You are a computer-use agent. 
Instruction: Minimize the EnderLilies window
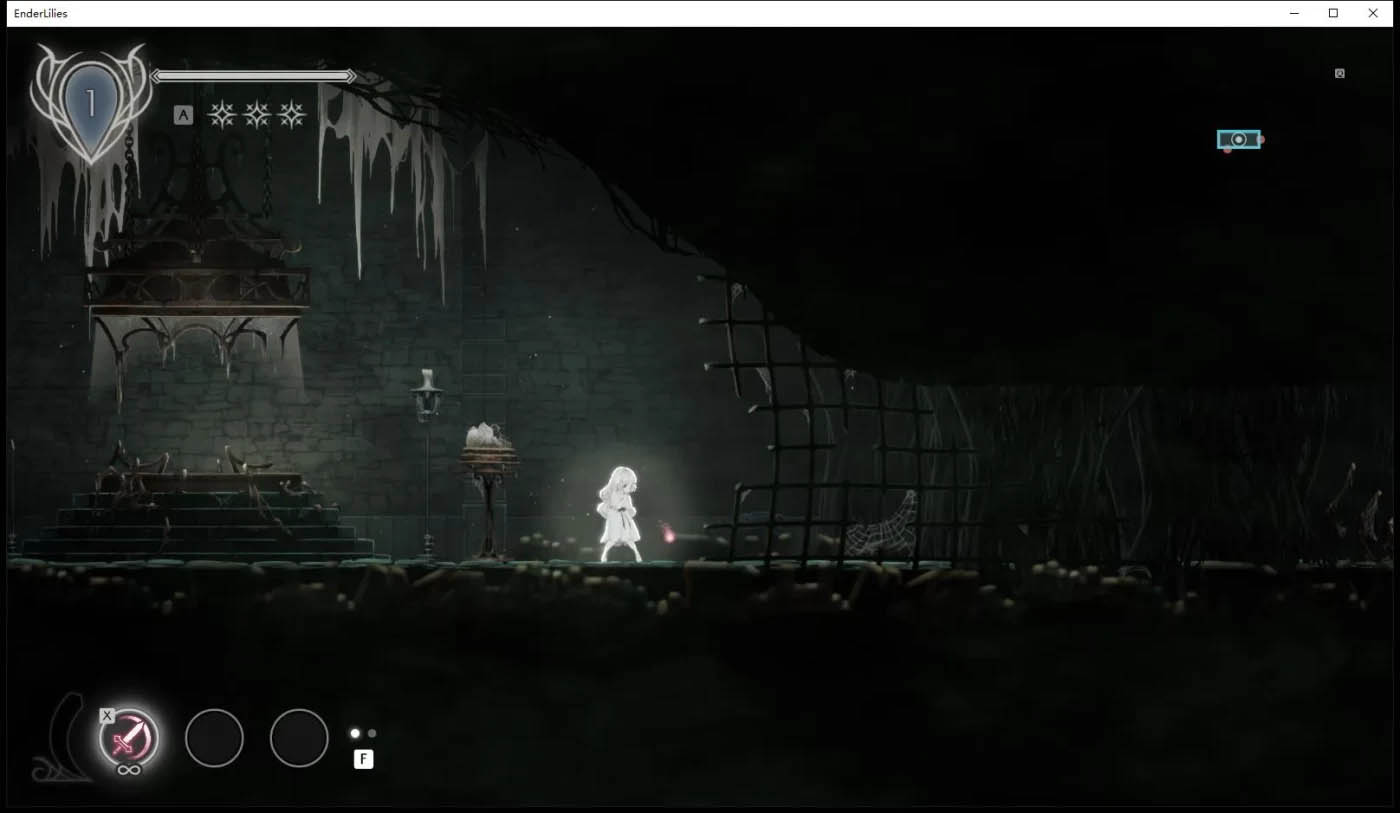pos(1294,13)
